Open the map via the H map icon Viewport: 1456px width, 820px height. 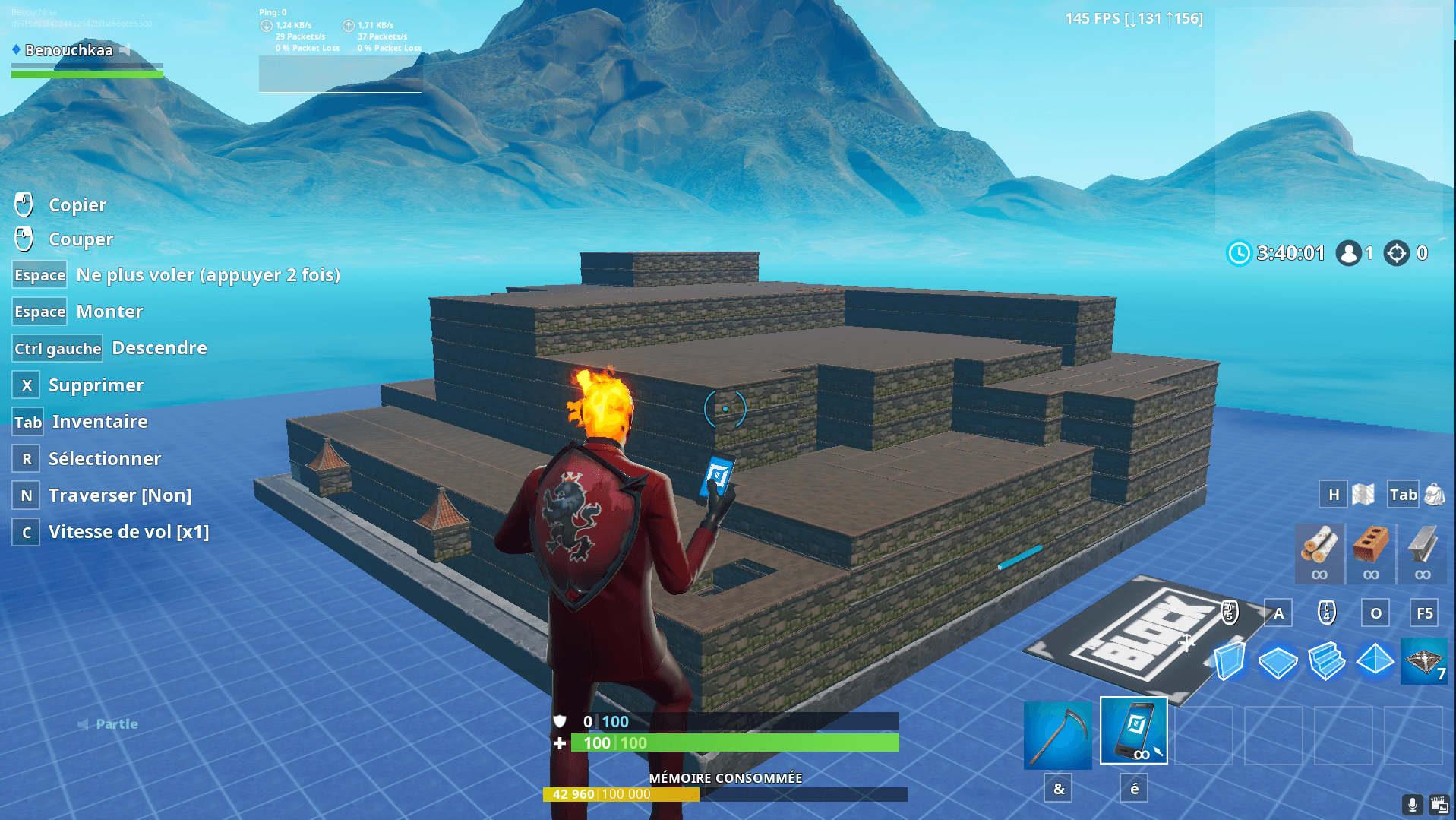coord(1362,494)
